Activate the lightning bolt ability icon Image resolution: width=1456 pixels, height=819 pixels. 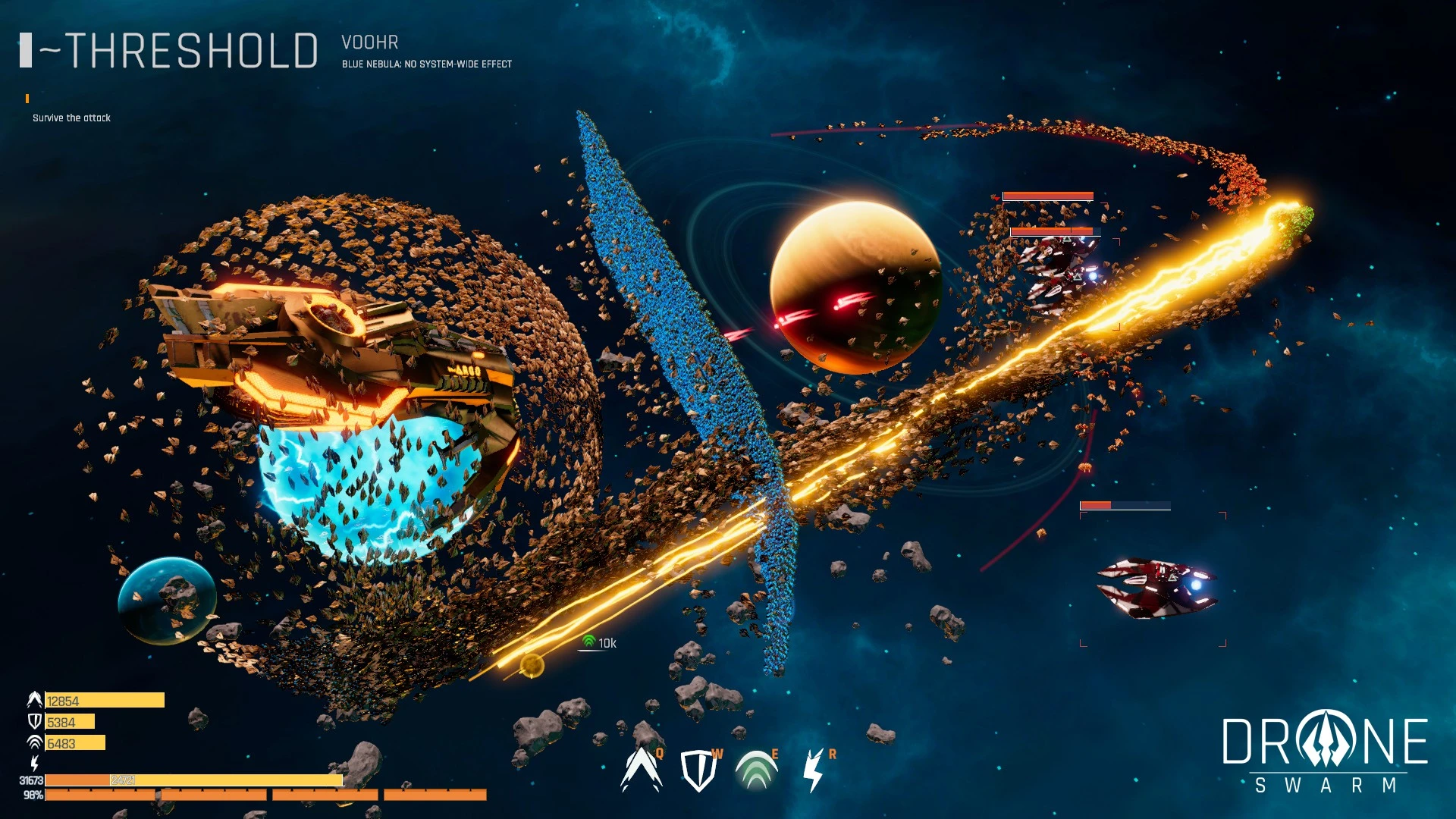[813, 770]
